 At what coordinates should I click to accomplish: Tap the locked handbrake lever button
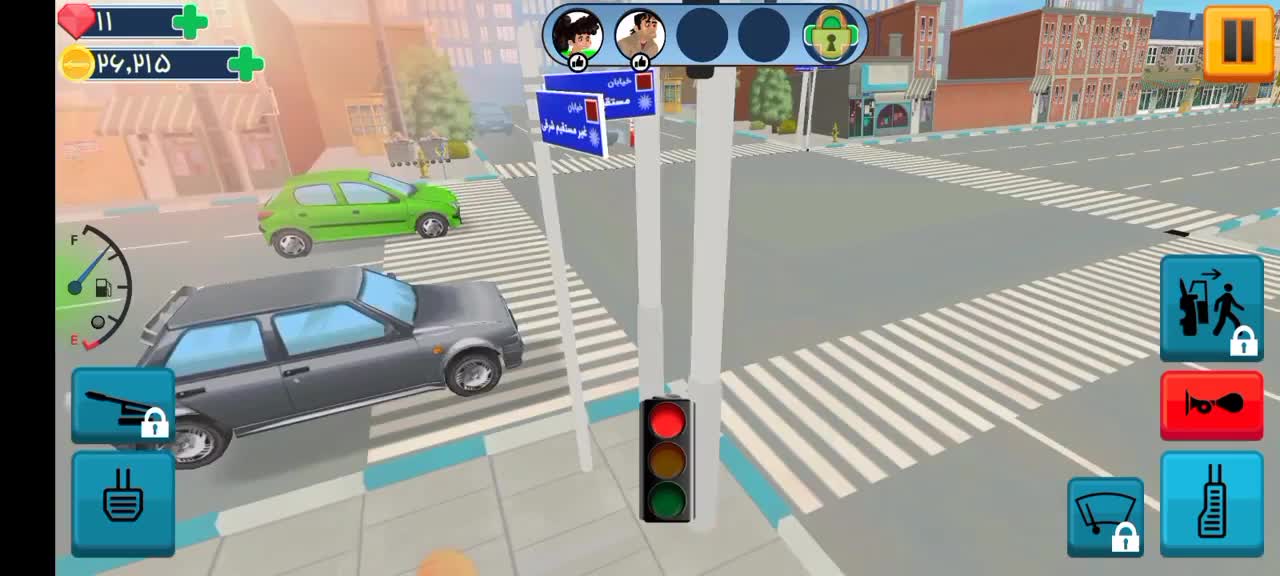click(x=123, y=405)
